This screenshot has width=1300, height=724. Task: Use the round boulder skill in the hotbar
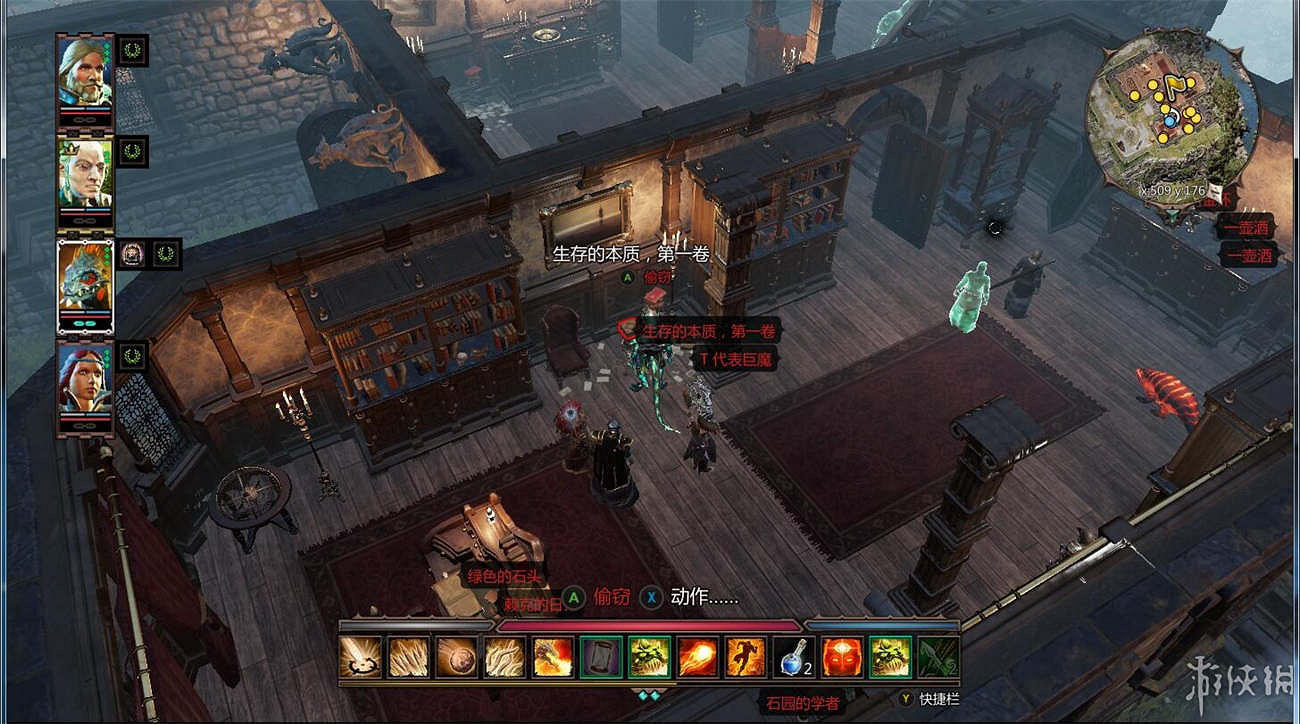(x=455, y=657)
